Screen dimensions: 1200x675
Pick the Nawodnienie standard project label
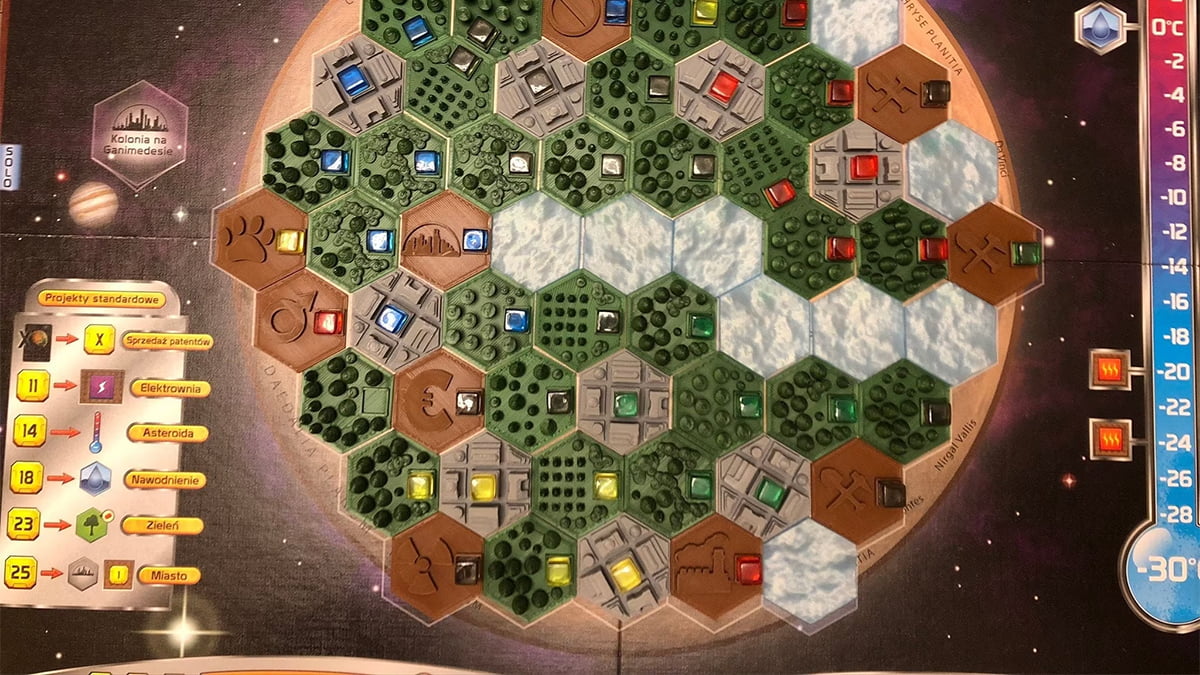(x=165, y=480)
